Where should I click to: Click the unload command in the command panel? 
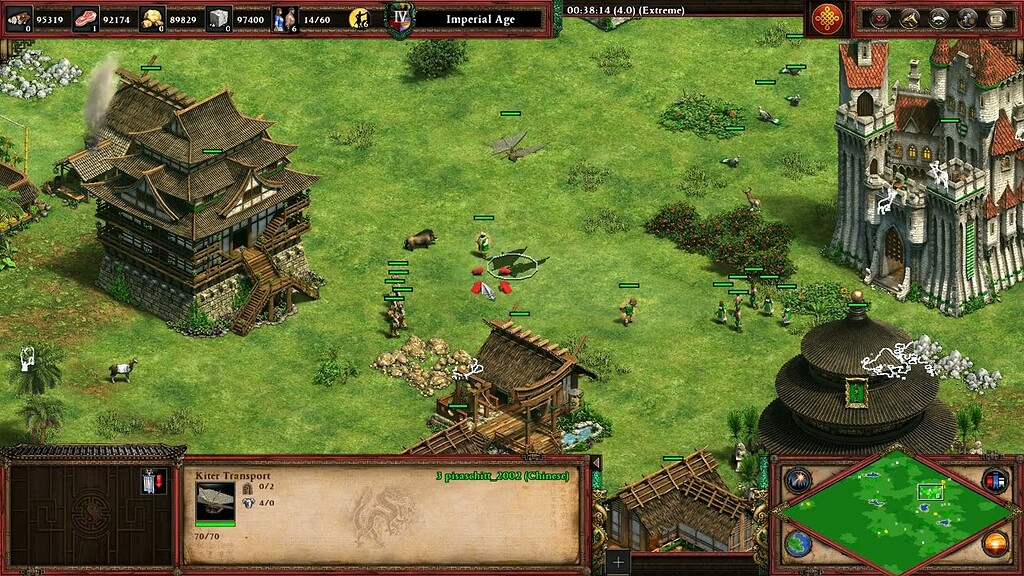point(152,482)
